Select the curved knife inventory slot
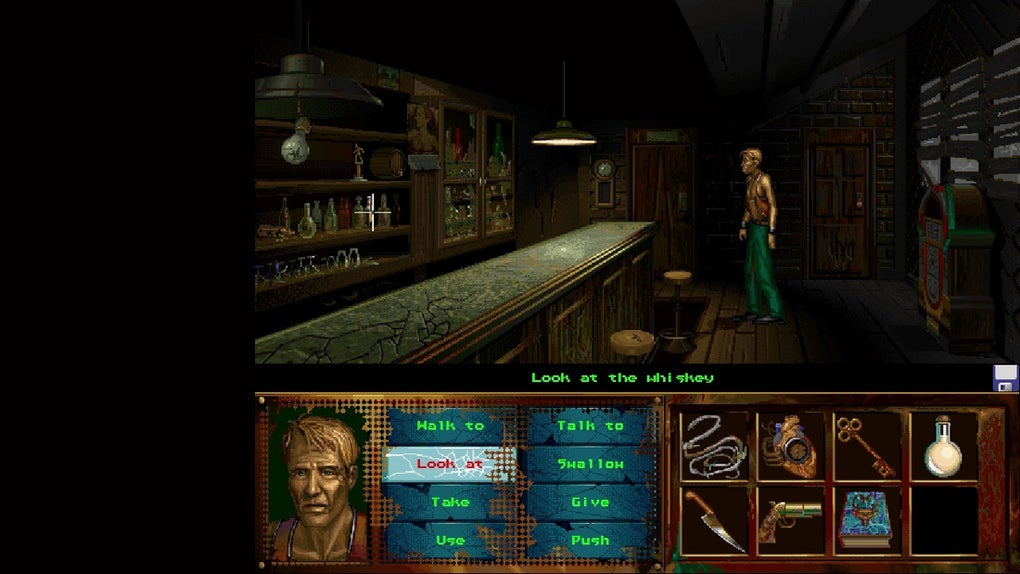Viewport: 1020px width, 574px height. point(713,519)
